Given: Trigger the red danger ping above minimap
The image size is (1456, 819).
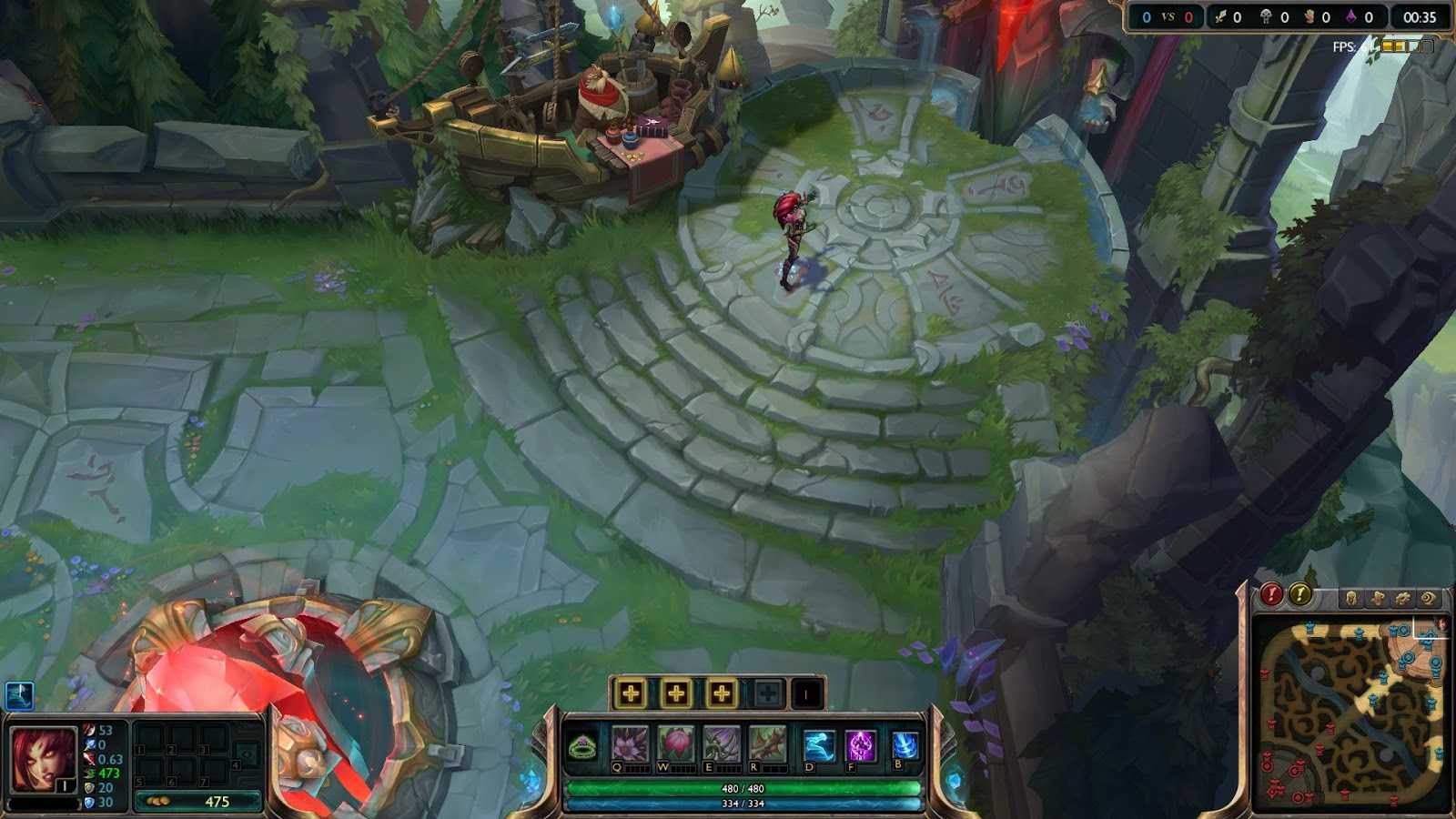Looking at the screenshot, I should click(x=1271, y=596).
